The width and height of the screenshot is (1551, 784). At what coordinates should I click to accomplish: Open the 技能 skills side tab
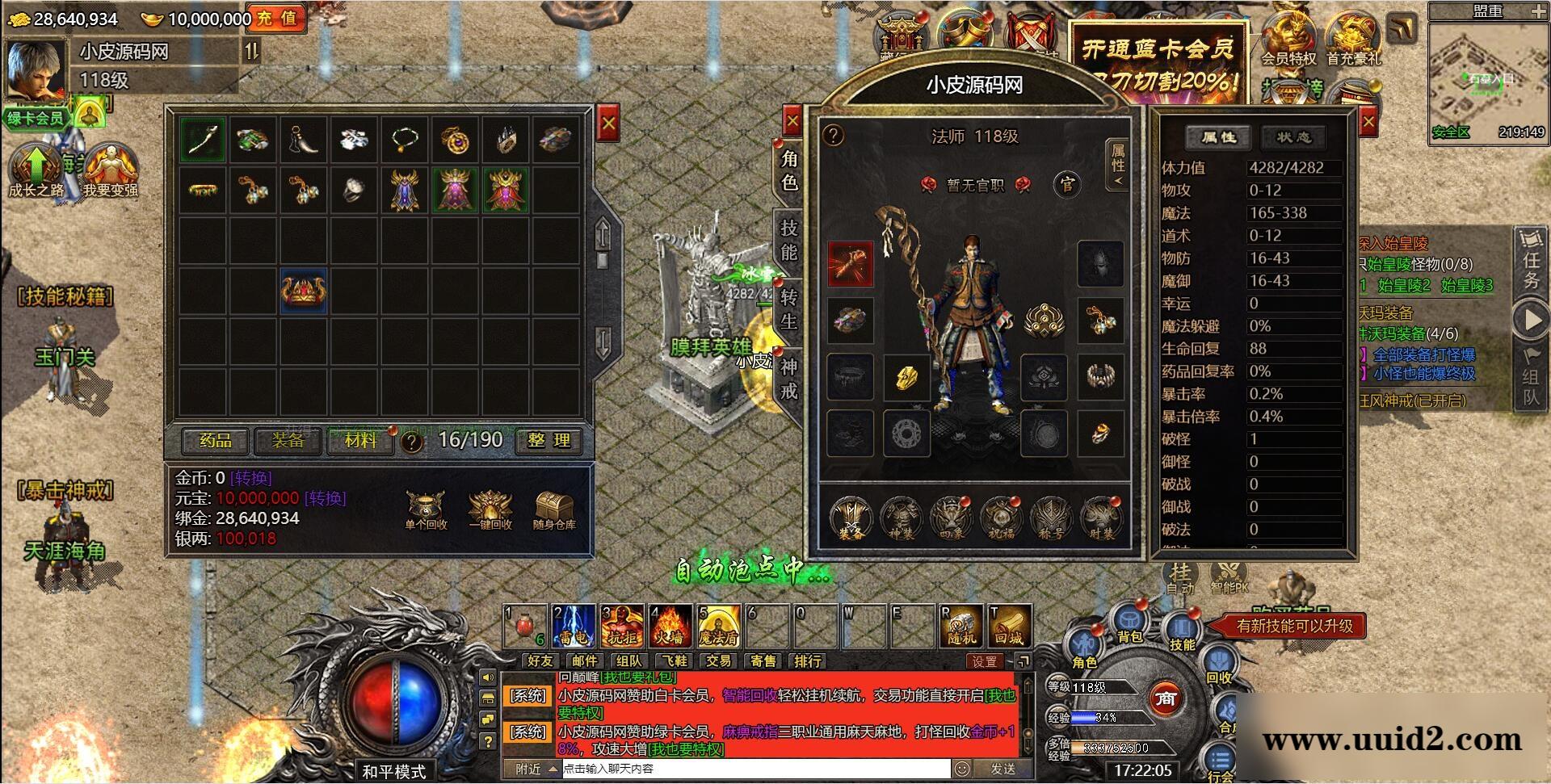(x=789, y=241)
